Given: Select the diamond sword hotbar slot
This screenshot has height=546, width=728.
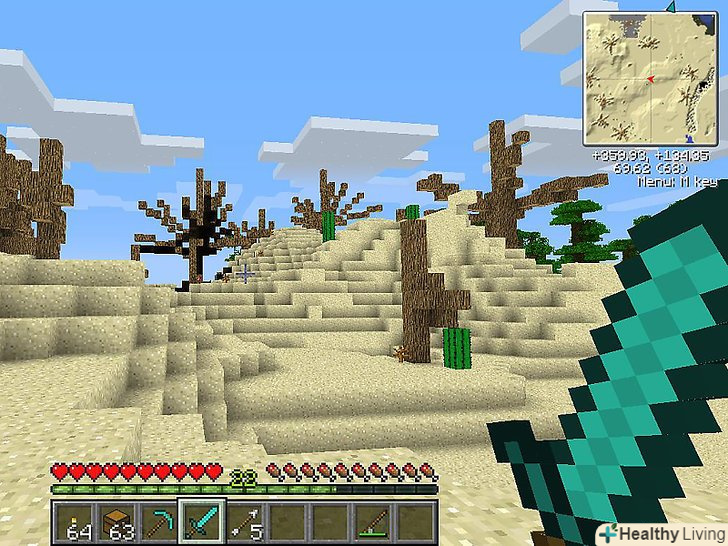Looking at the screenshot, I should click(x=201, y=520).
